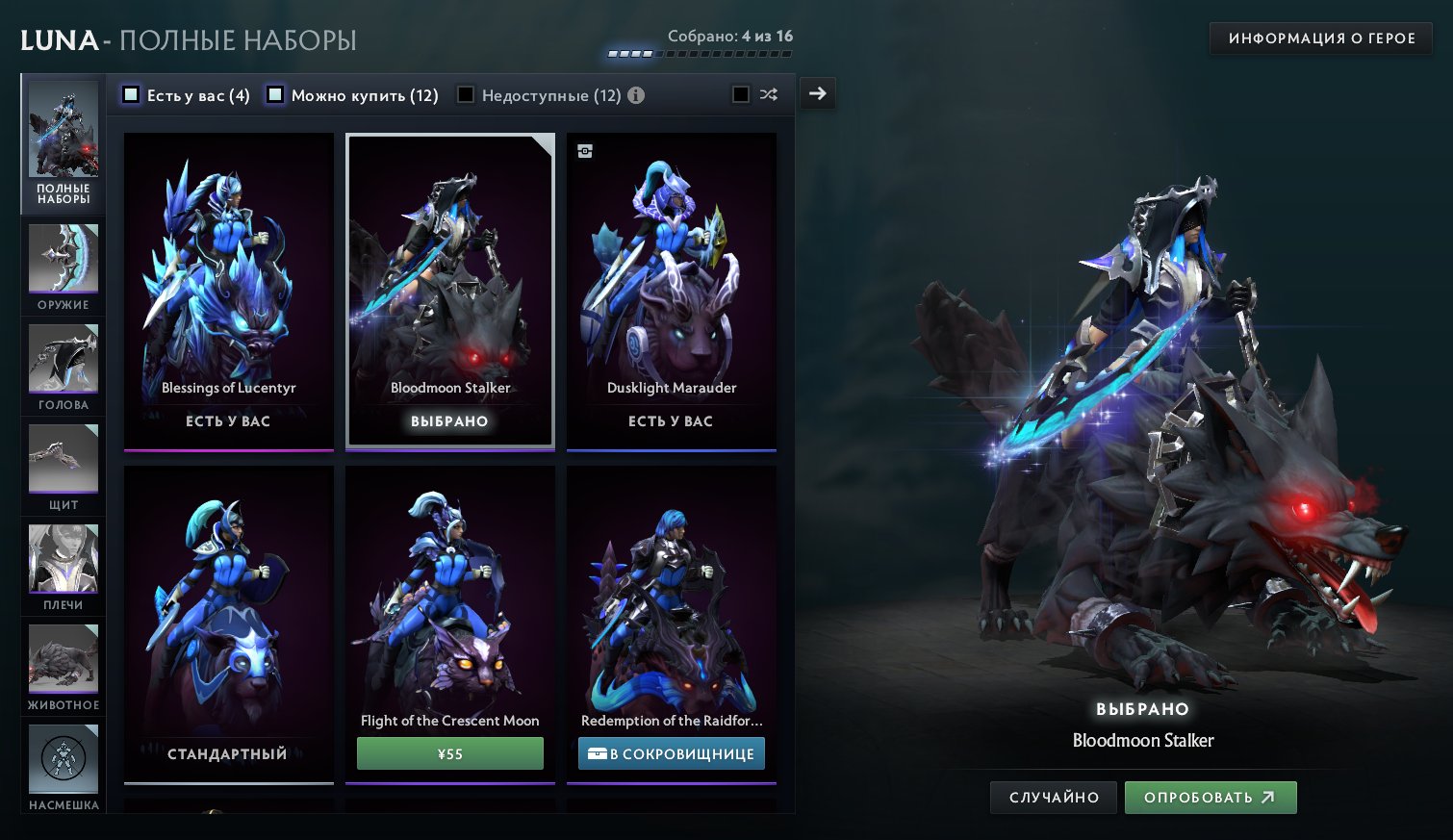Toggle the Есть у вас filter checkbox
This screenshot has height=840, width=1453.
tap(130, 94)
